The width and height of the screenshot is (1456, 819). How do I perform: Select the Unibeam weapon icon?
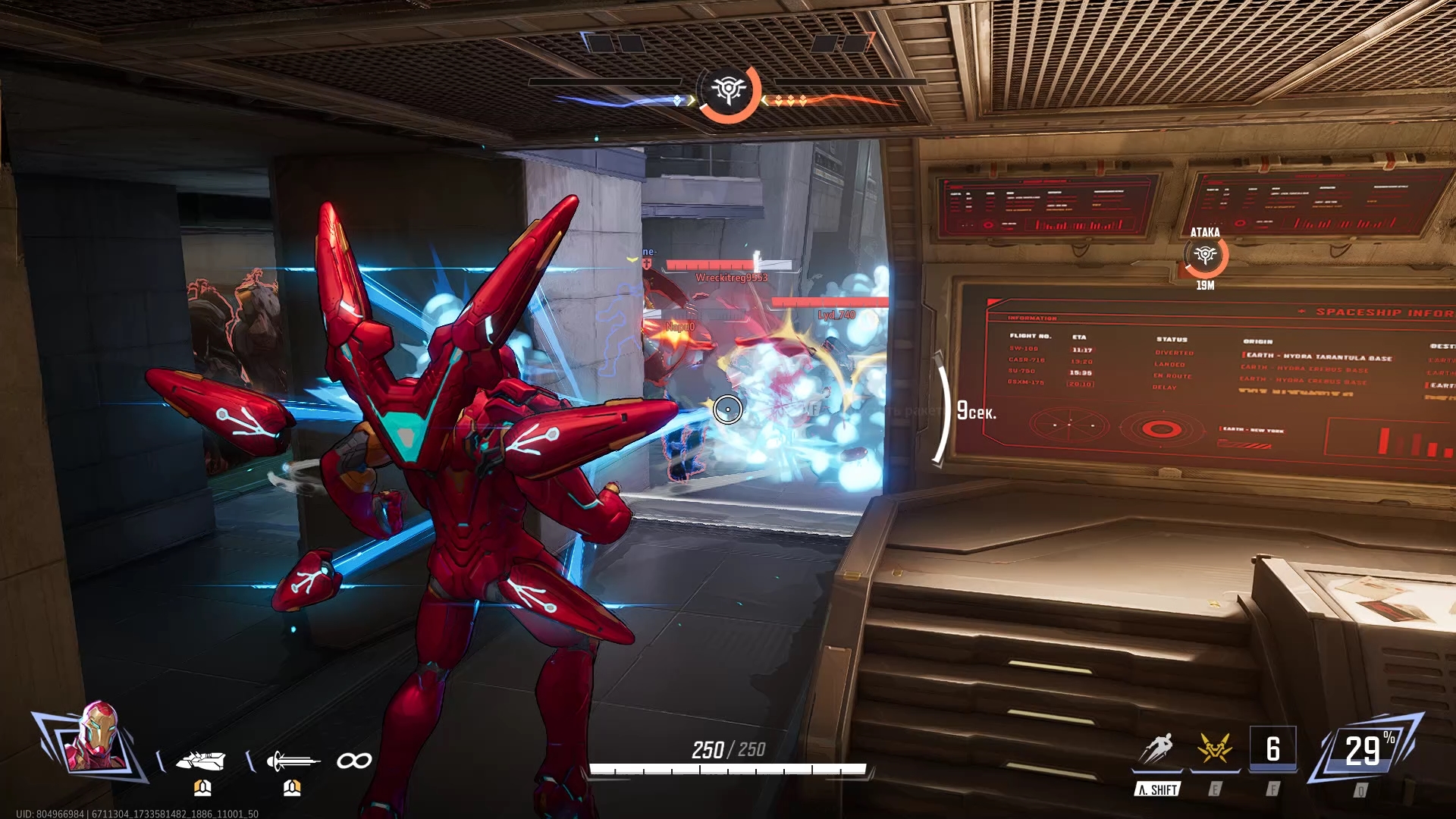(x=292, y=761)
